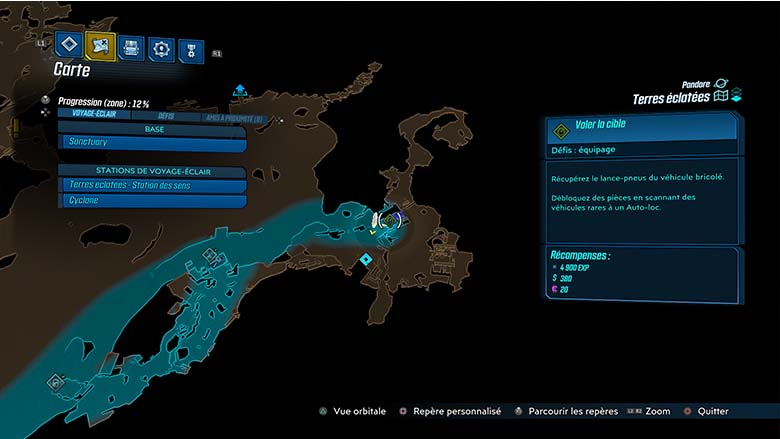Select the highlighted map tab
The width and height of the screenshot is (780, 439).
(99, 44)
